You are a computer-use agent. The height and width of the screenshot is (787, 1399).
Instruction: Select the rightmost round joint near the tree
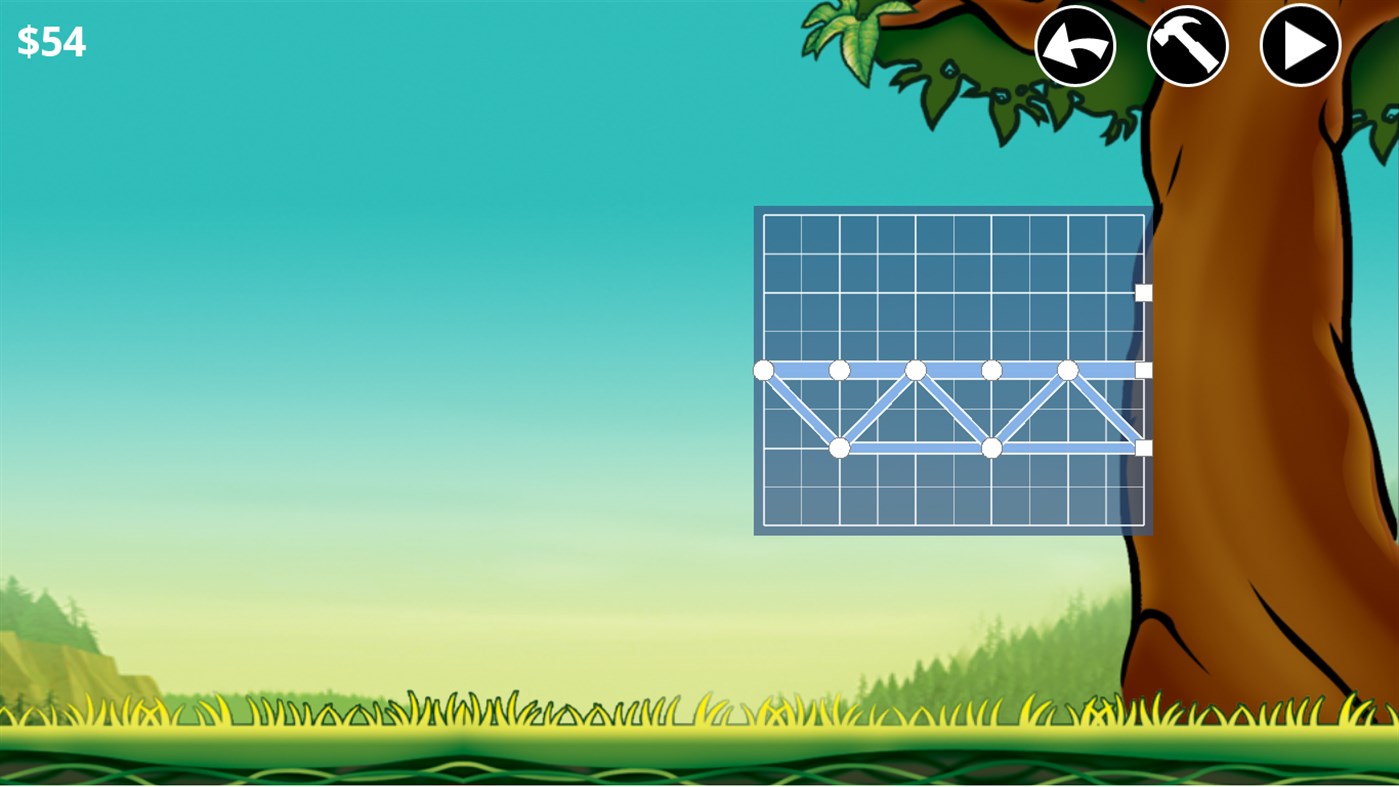[1067, 370]
